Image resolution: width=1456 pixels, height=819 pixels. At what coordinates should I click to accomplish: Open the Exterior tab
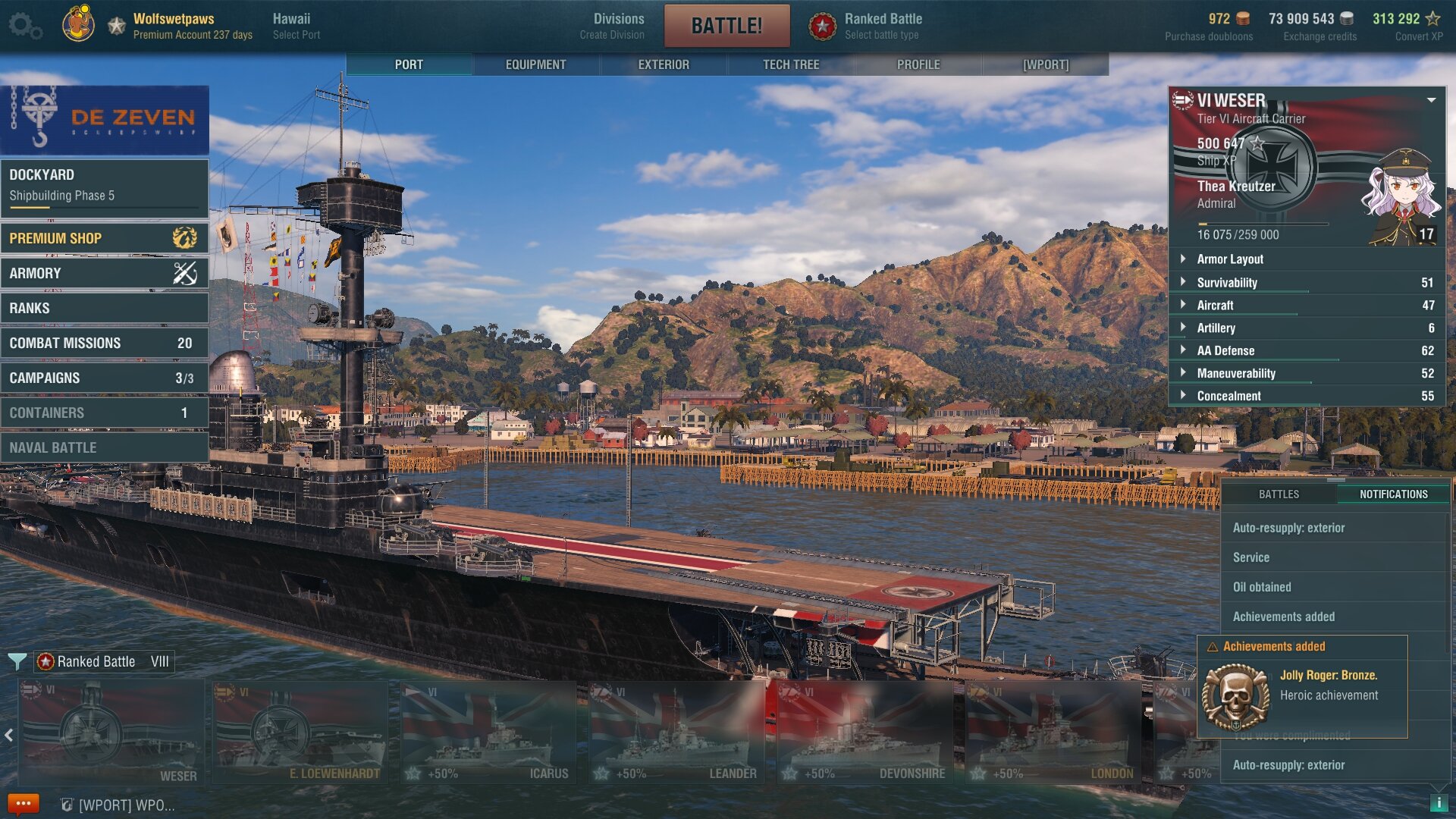point(664,64)
